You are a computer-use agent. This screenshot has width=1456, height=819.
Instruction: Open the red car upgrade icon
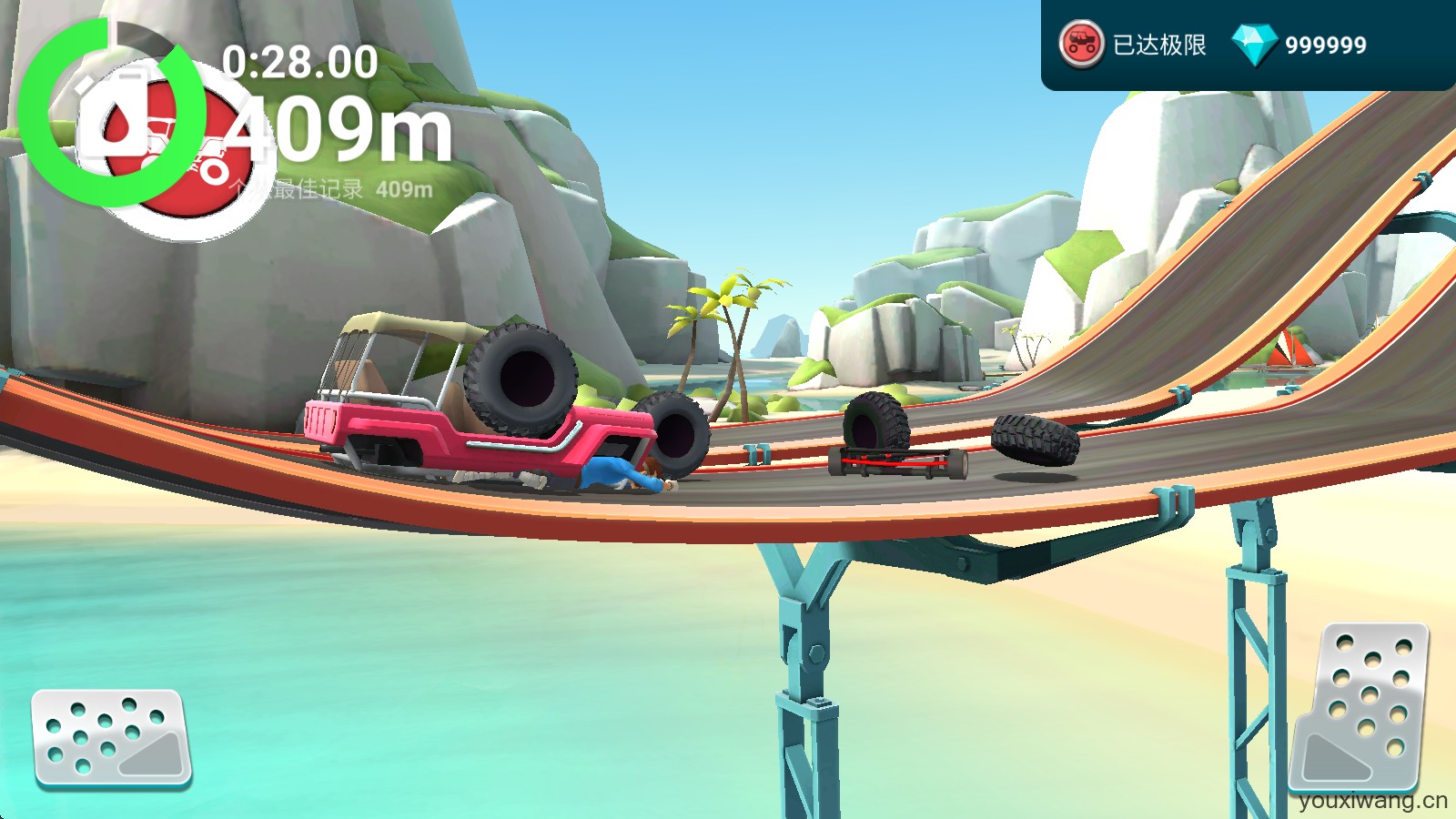[1081, 45]
